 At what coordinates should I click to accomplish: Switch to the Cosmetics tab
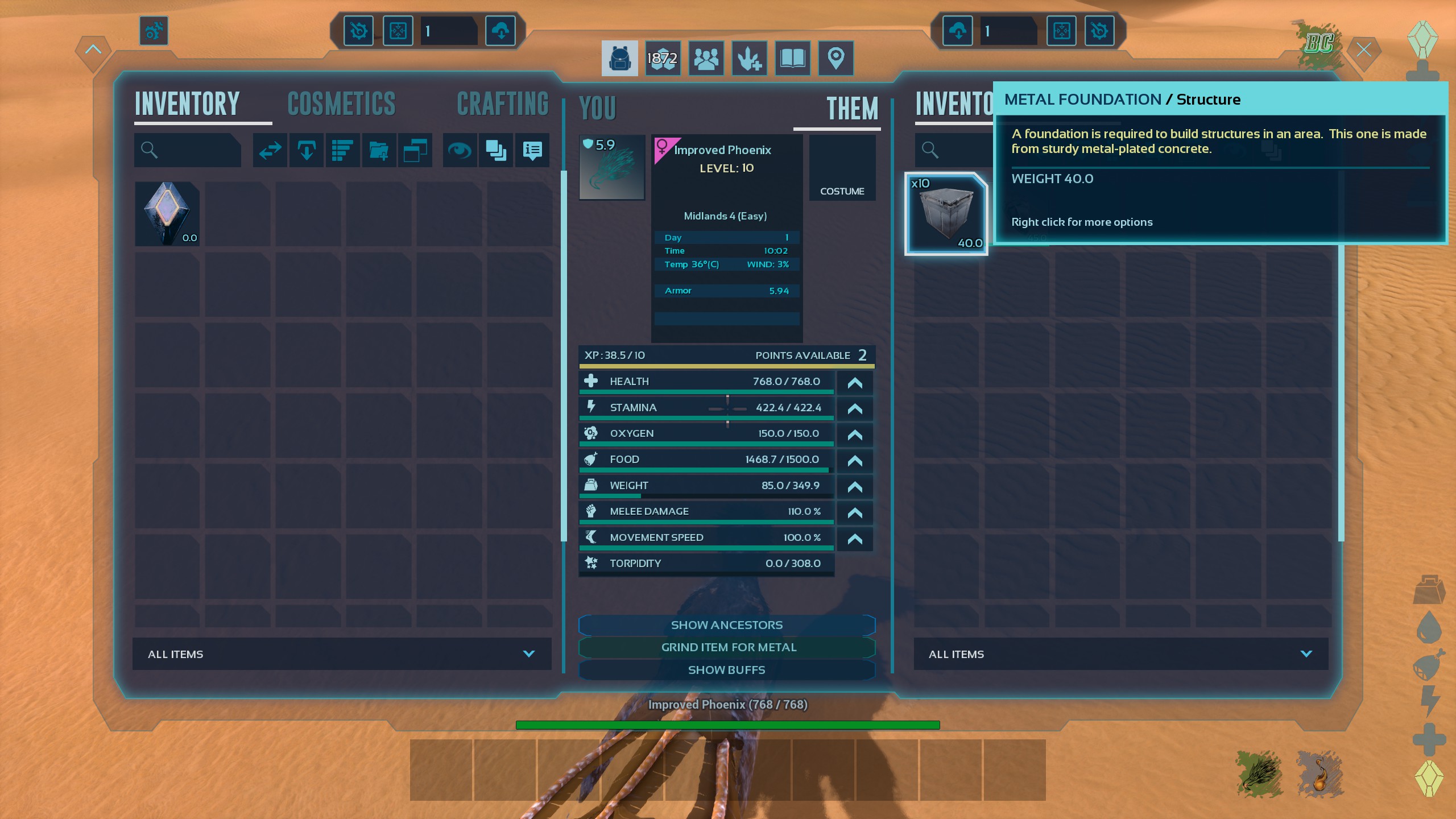(x=341, y=104)
